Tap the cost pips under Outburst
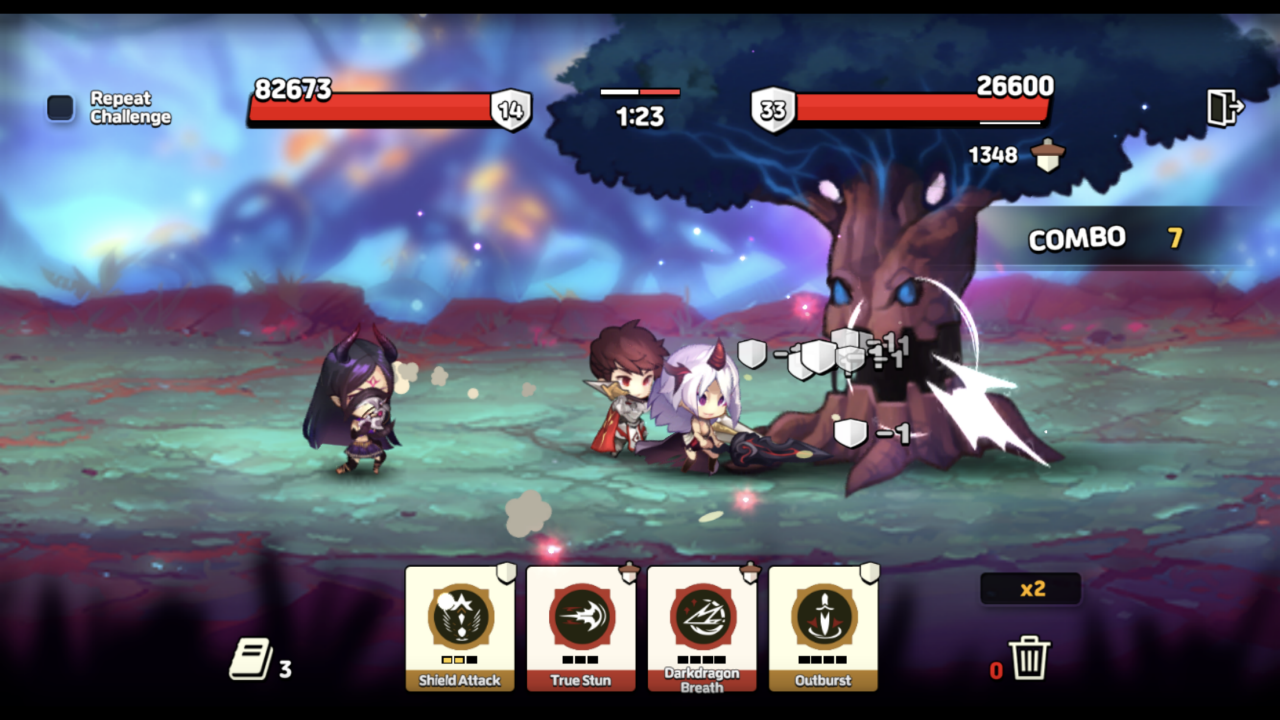The width and height of the screenshot is (1280, 720). point(823,660)
